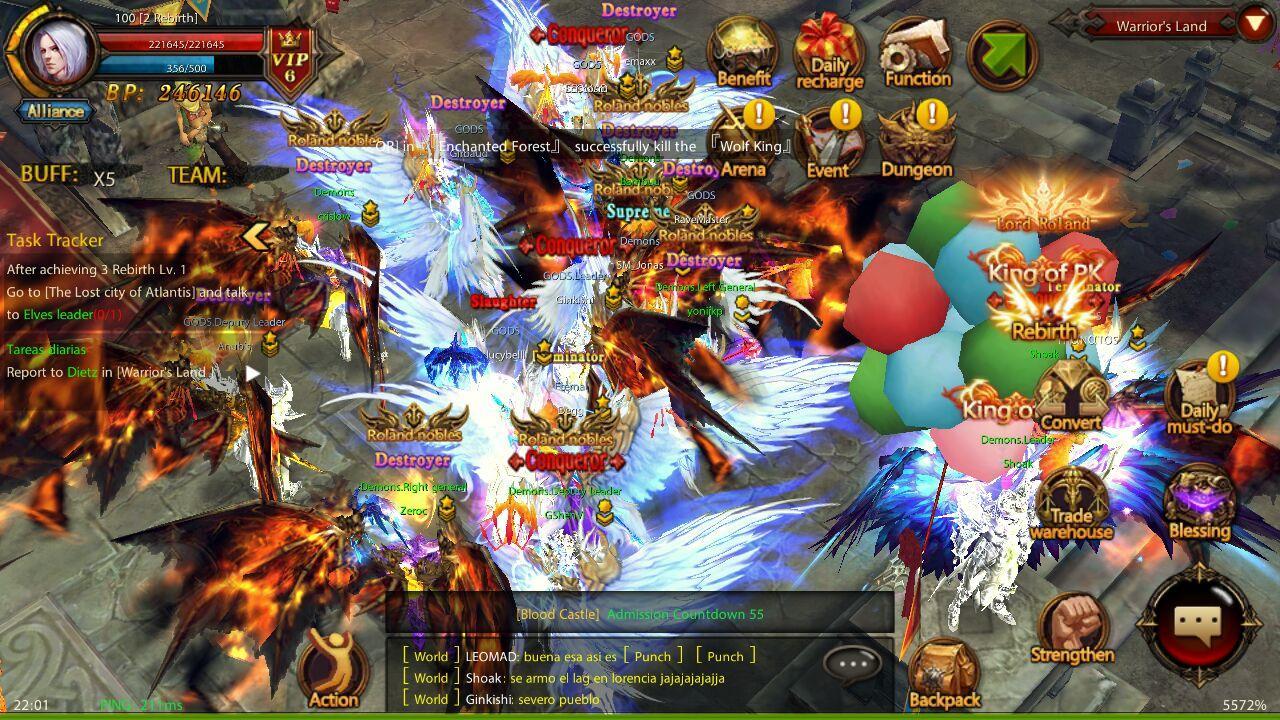Tap the green arrow collapse button

click(1002, 53)
